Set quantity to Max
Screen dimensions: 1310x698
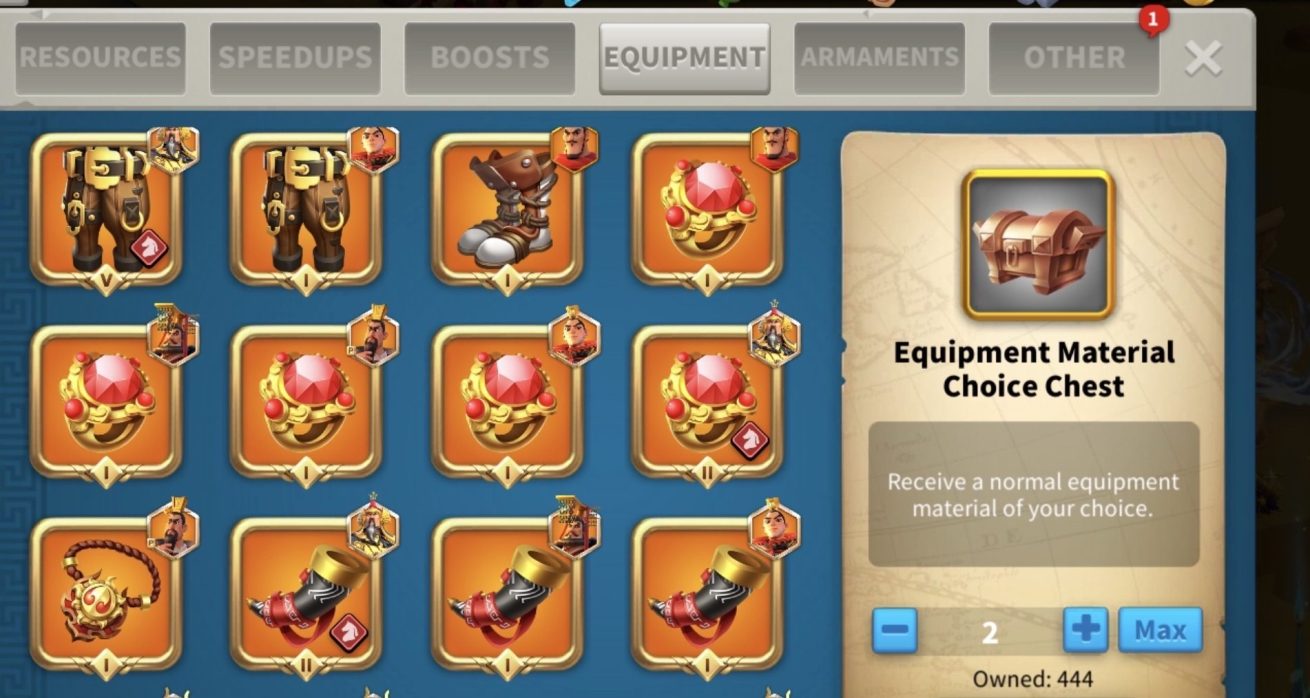(1160, 630)
